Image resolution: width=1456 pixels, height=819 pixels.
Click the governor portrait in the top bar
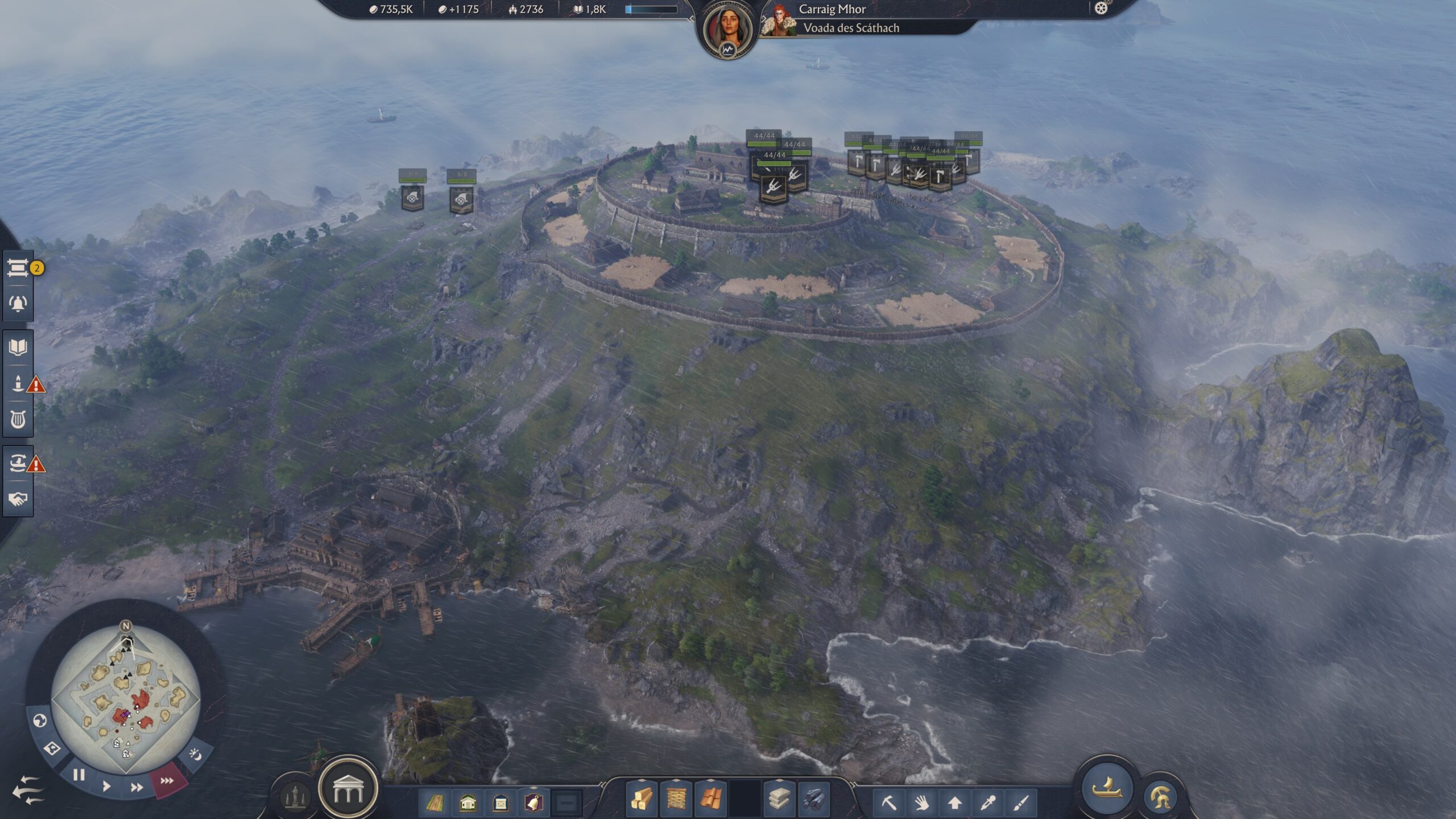(x=727, y=30)
